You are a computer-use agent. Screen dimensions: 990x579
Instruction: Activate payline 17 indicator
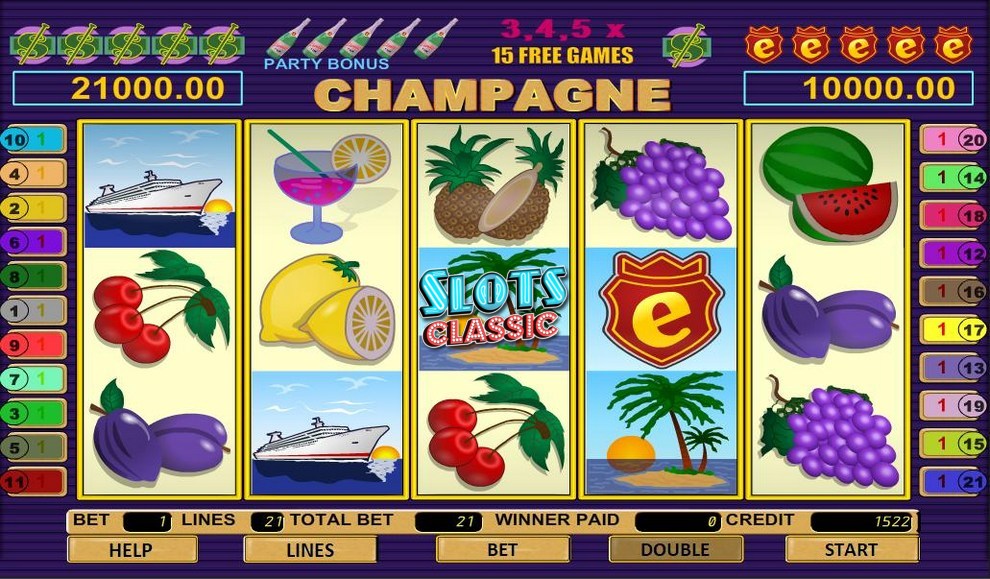coord(954,328)
